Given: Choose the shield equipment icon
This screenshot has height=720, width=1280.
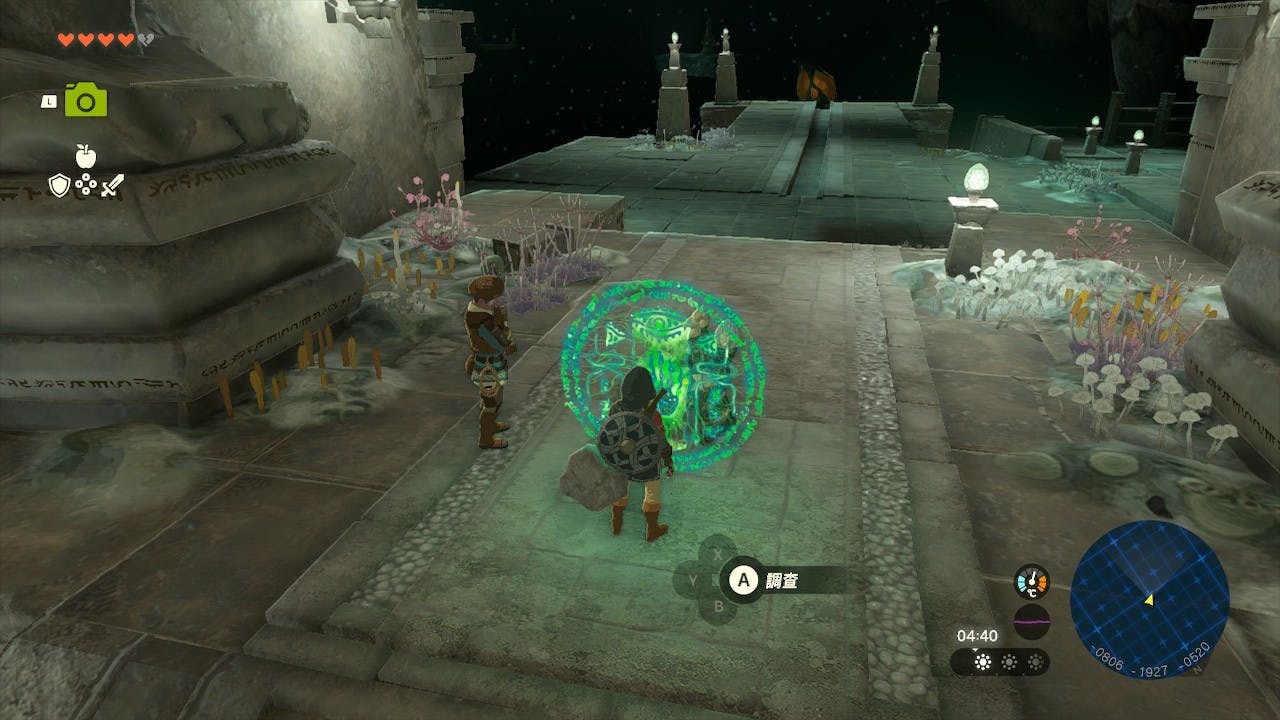Looking at the screenshot, I should click(x=60, y=185).
